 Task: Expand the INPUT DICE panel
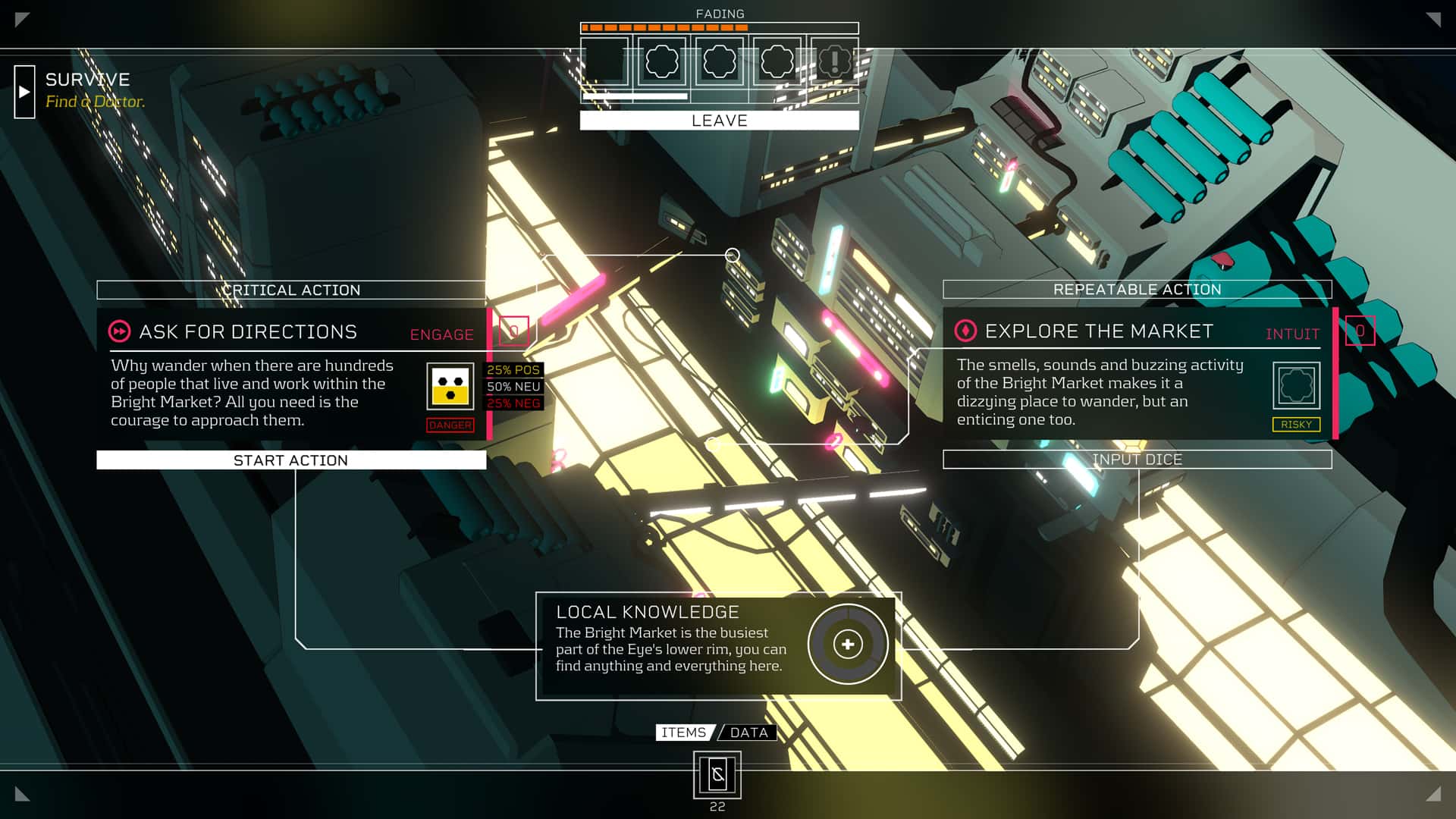coord(1137,460)
